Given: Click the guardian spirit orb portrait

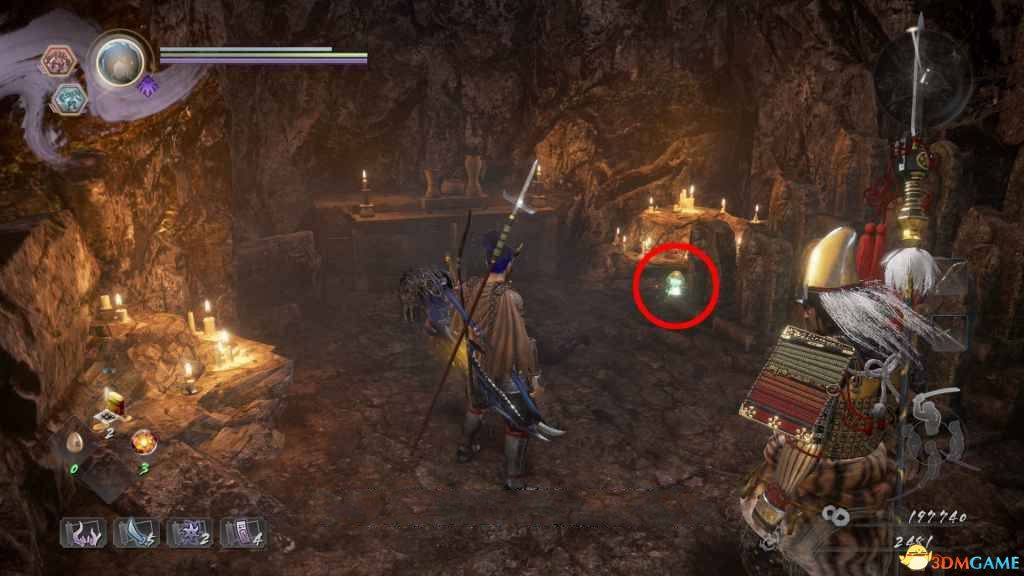Looking at the screenshot, I should tap(119, 62).
